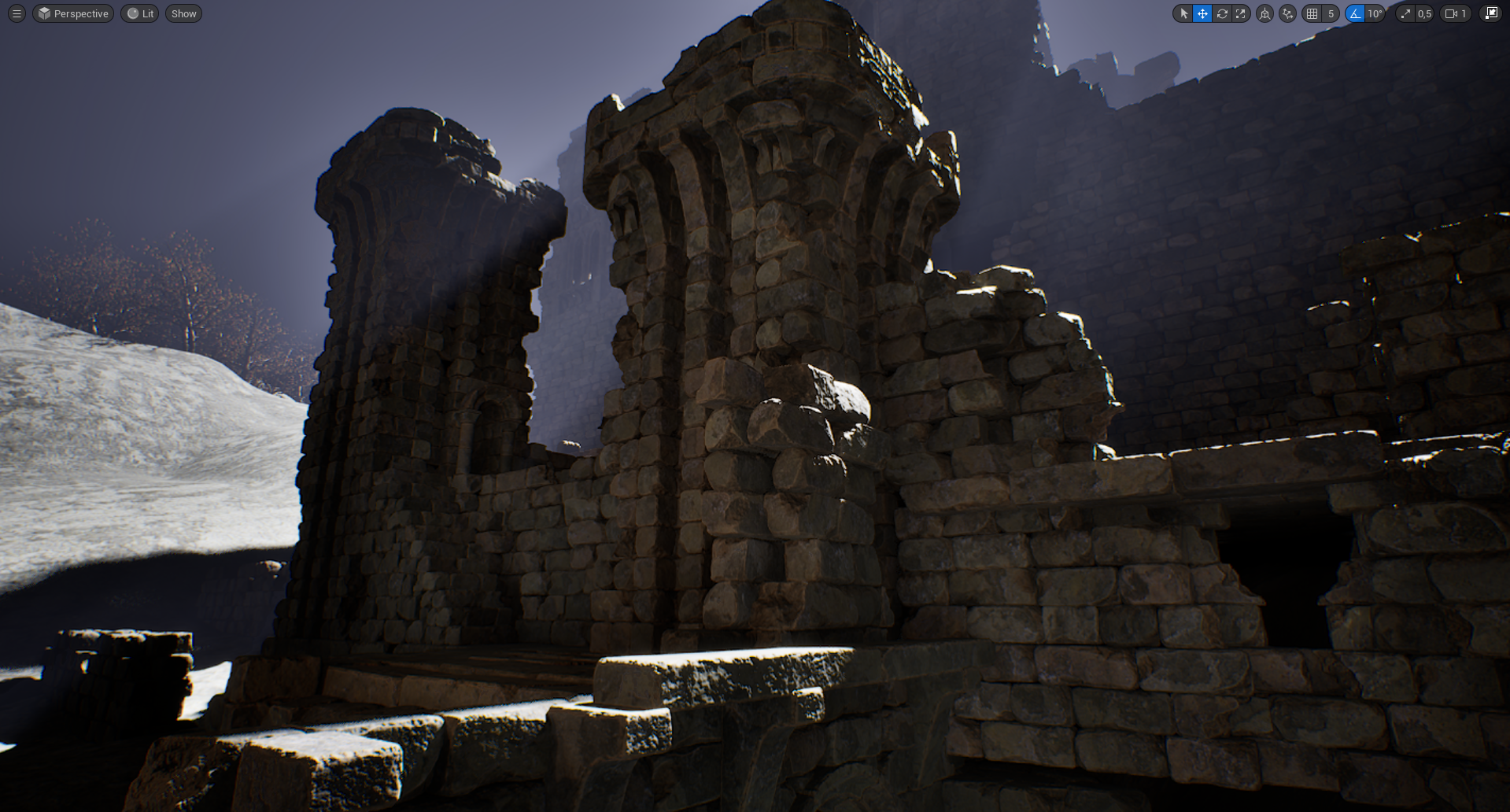Toggle rotation snapping with the angle icon
This screenshot has width=1510, height=812.
click(x=1353, y=13)
